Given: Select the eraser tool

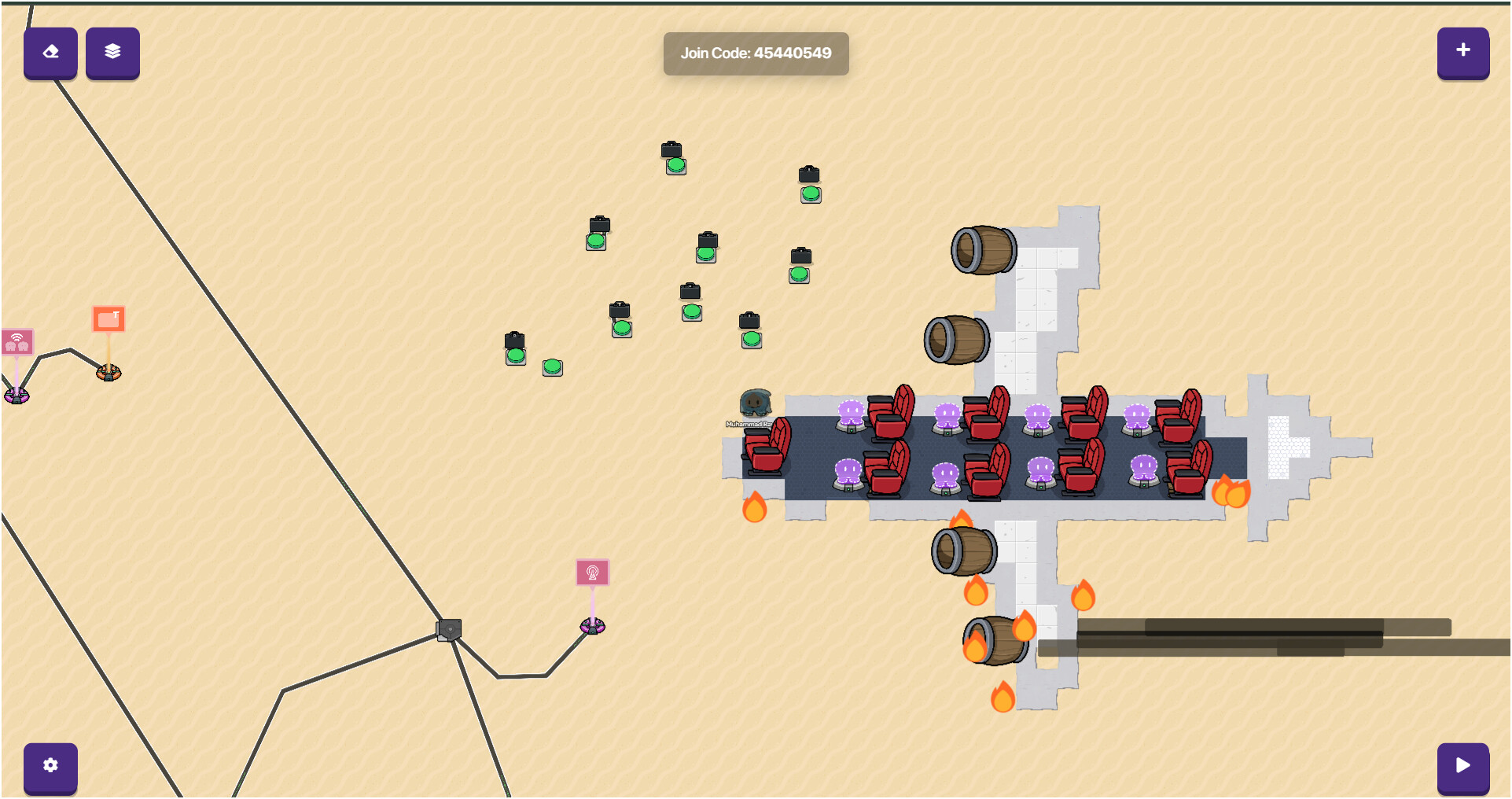Looking at the screenshot, I should (x=50, y=52).
